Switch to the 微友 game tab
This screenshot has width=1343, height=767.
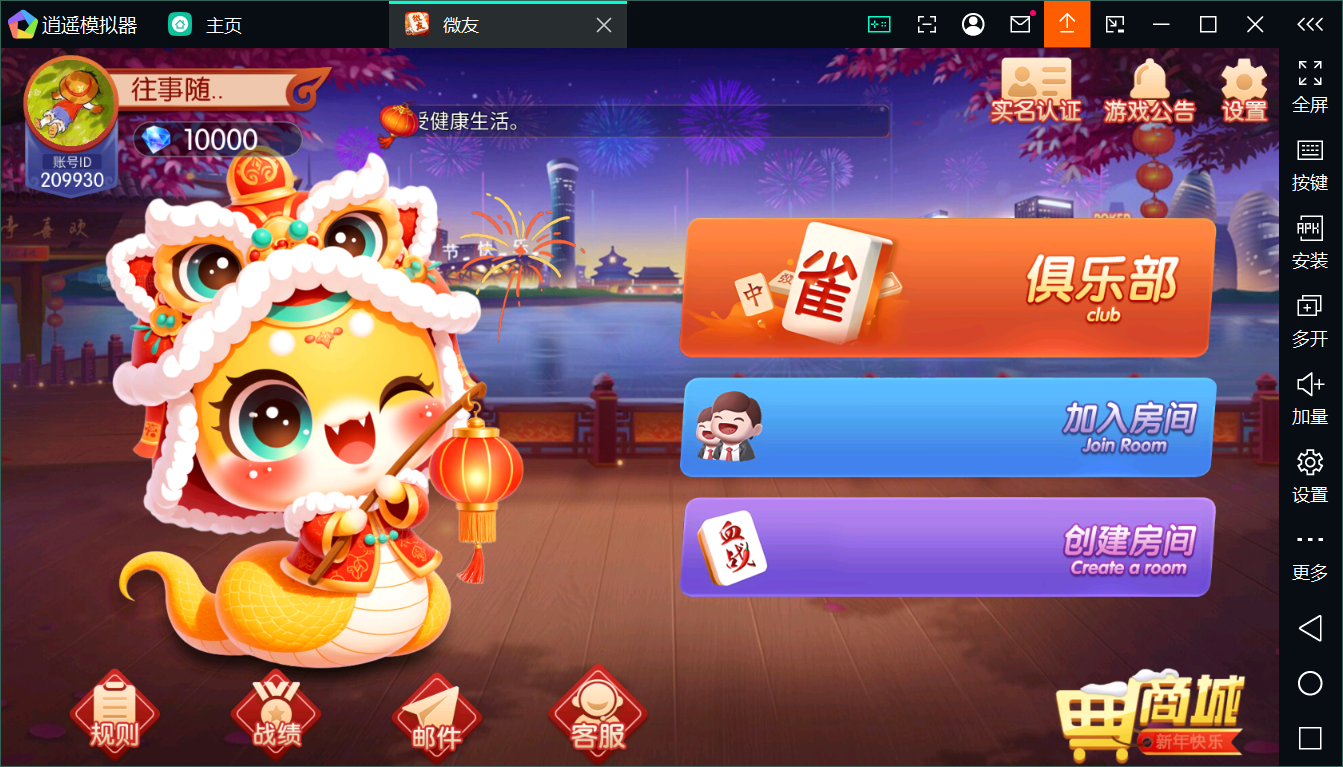tap(458, 24)
